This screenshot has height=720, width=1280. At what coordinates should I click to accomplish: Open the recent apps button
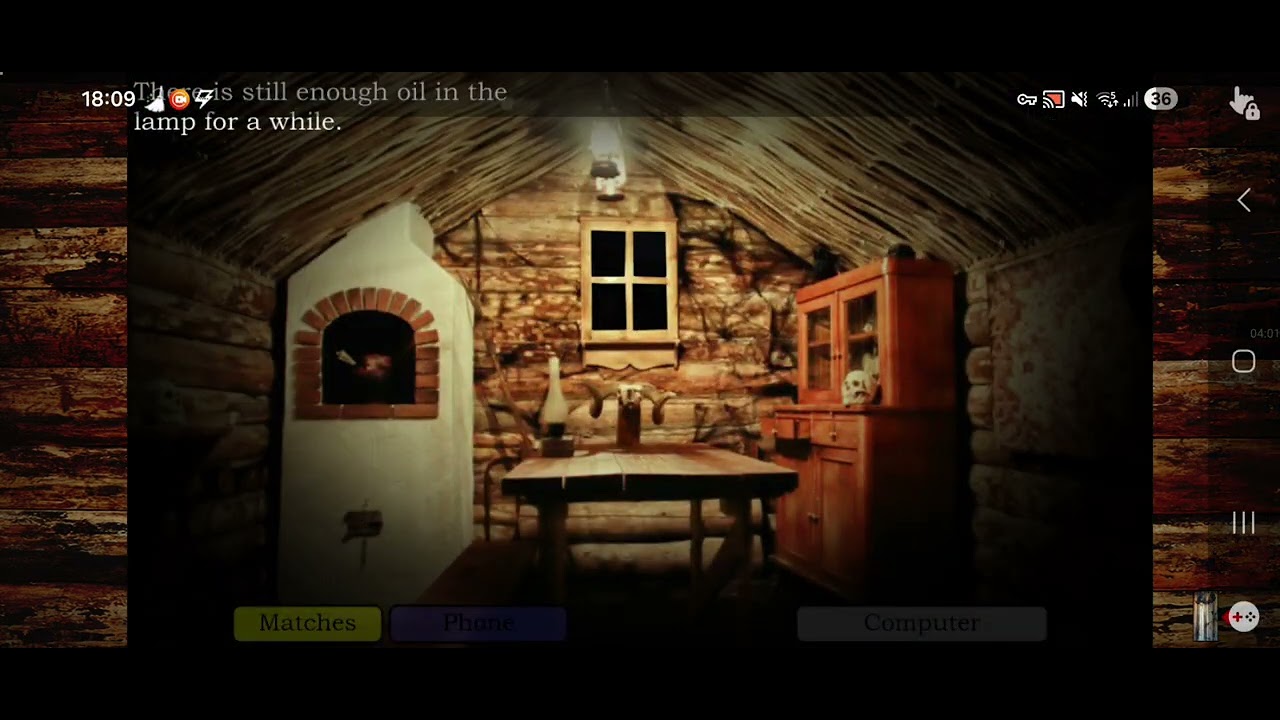[1243, 522]
